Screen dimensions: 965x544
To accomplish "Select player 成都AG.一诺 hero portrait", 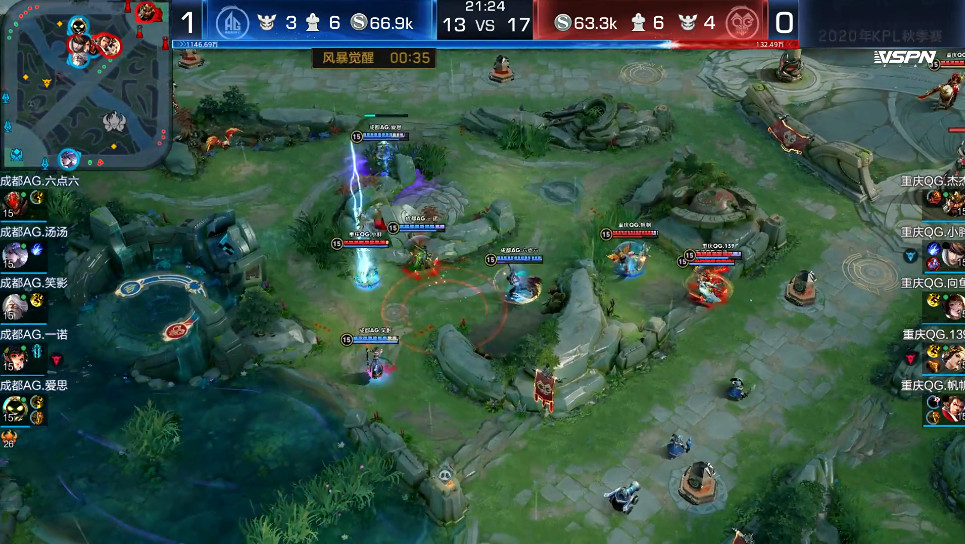I will click(12, 357).
